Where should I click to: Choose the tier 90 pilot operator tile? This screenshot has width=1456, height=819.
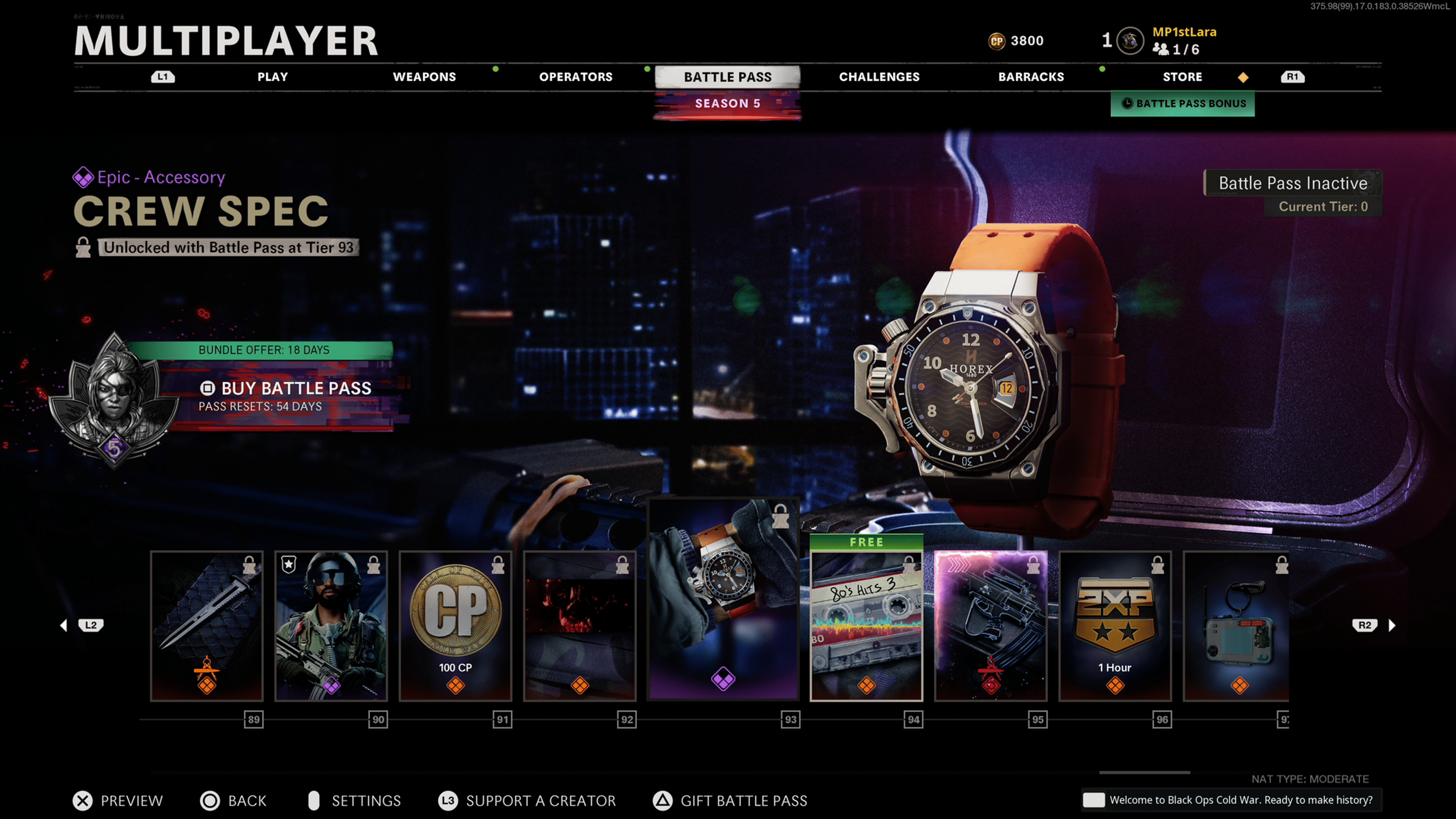click(x=331, y=626)
